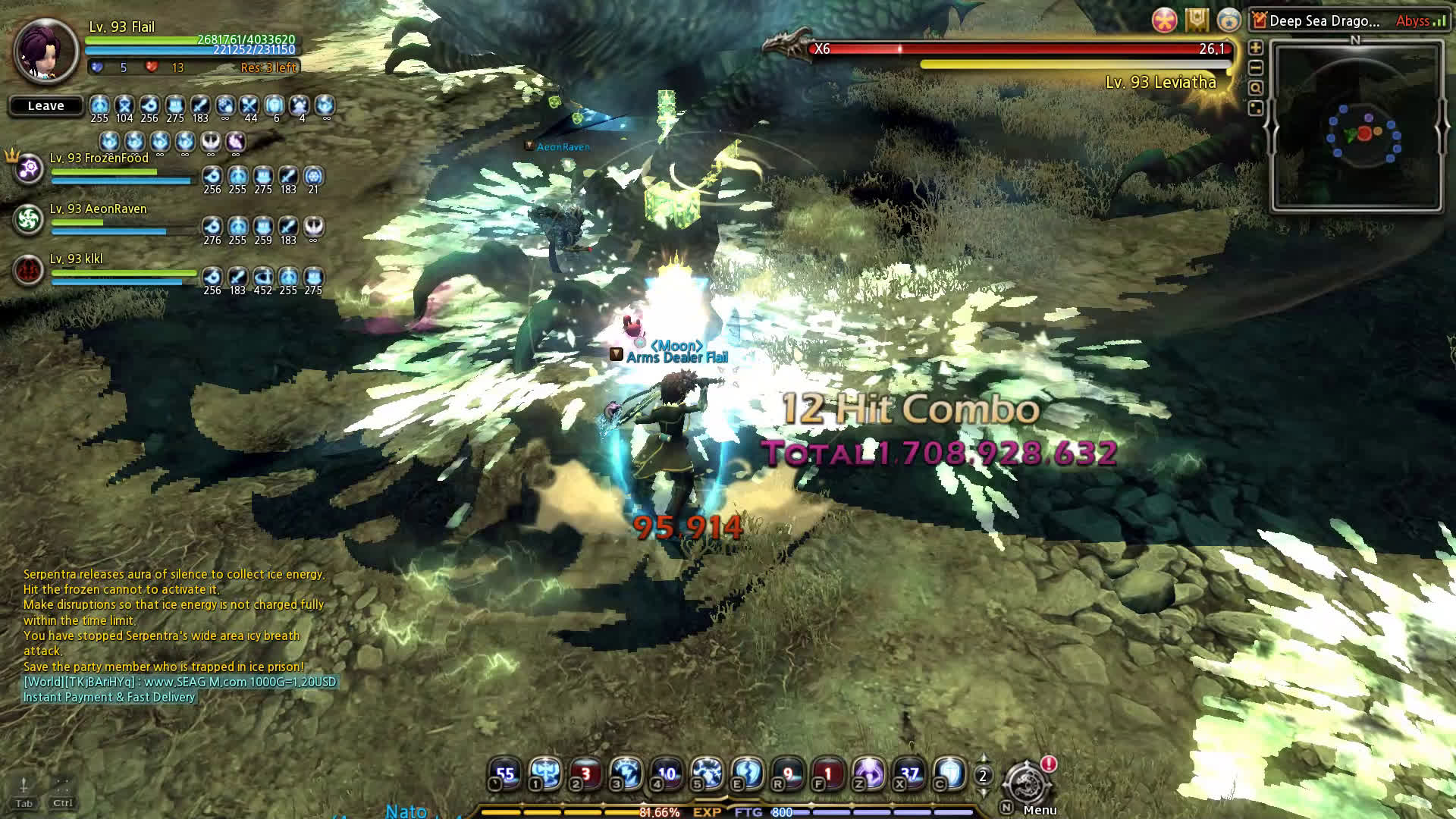The width and height of the screenshot is (1456, 819).
Task: Use the lightning burst skill on slot 3
Action: [x=626, y=773]
